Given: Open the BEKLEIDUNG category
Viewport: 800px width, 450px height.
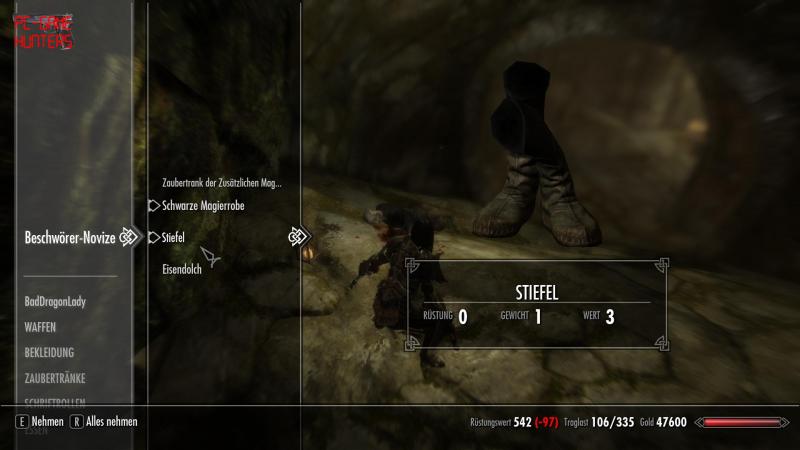Looking at the screenshot, I should pos(50,353).
